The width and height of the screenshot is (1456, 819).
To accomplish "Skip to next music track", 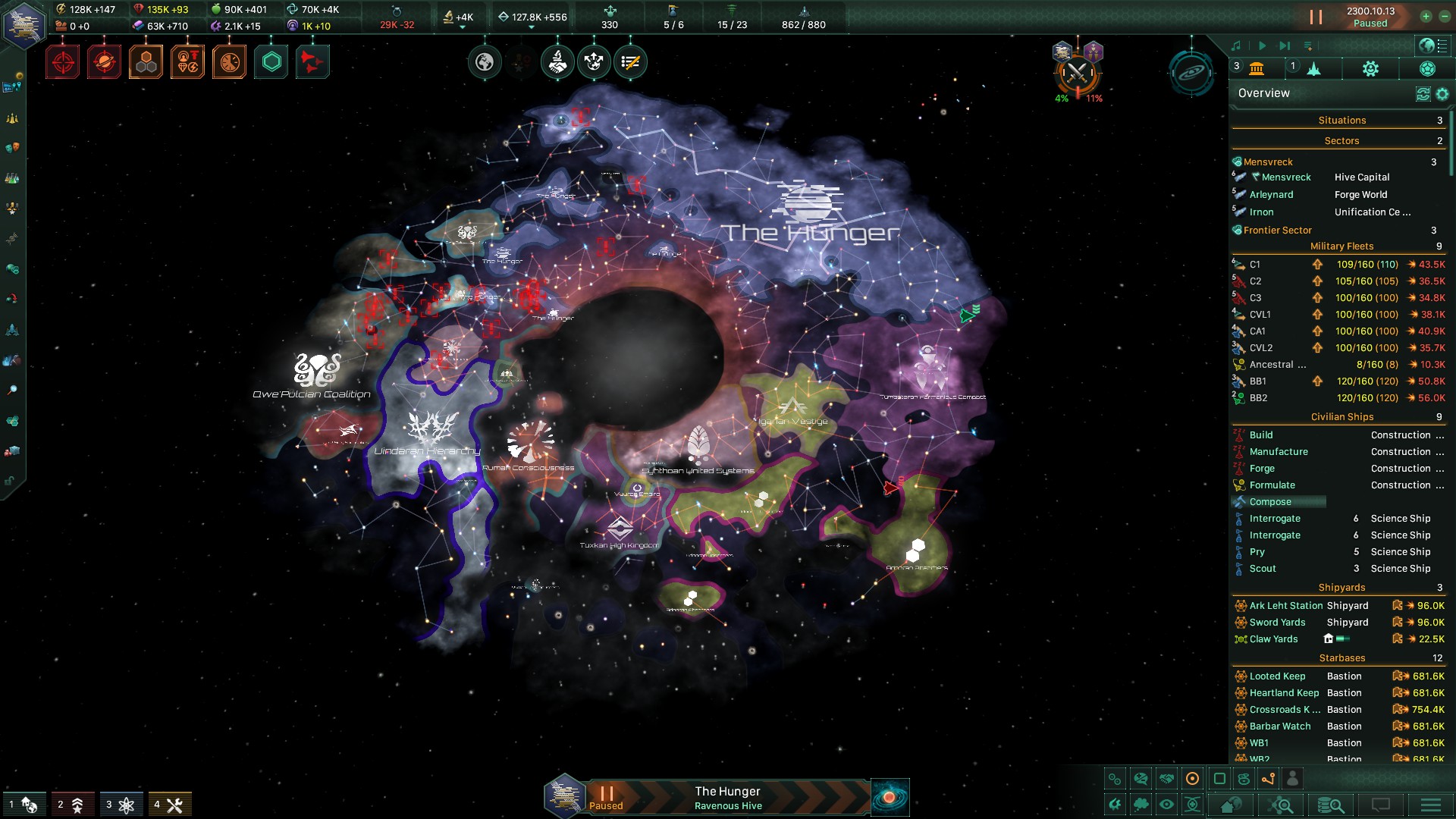I will tap(1284, 46).
